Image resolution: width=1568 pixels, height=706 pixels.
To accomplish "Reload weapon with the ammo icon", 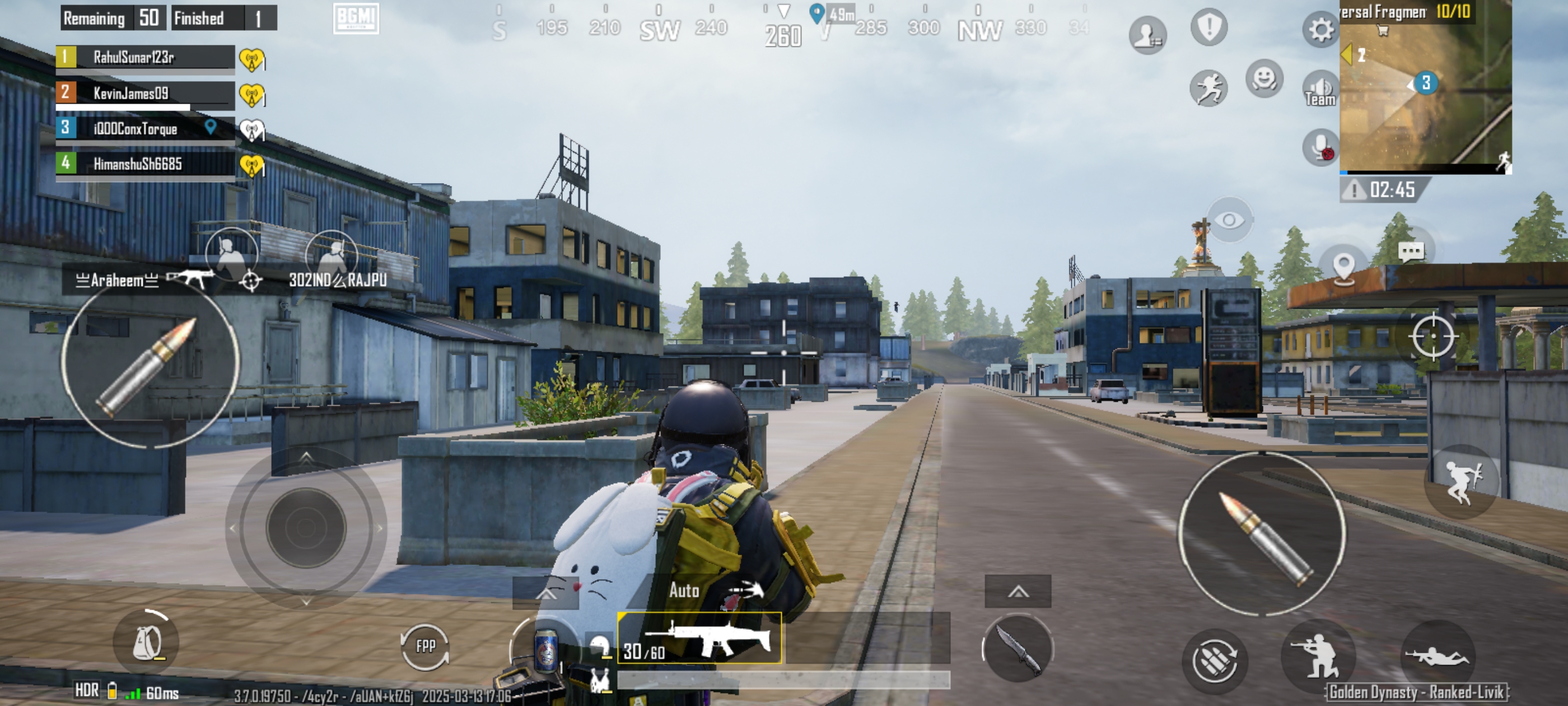I will (x=1214, y=661).
